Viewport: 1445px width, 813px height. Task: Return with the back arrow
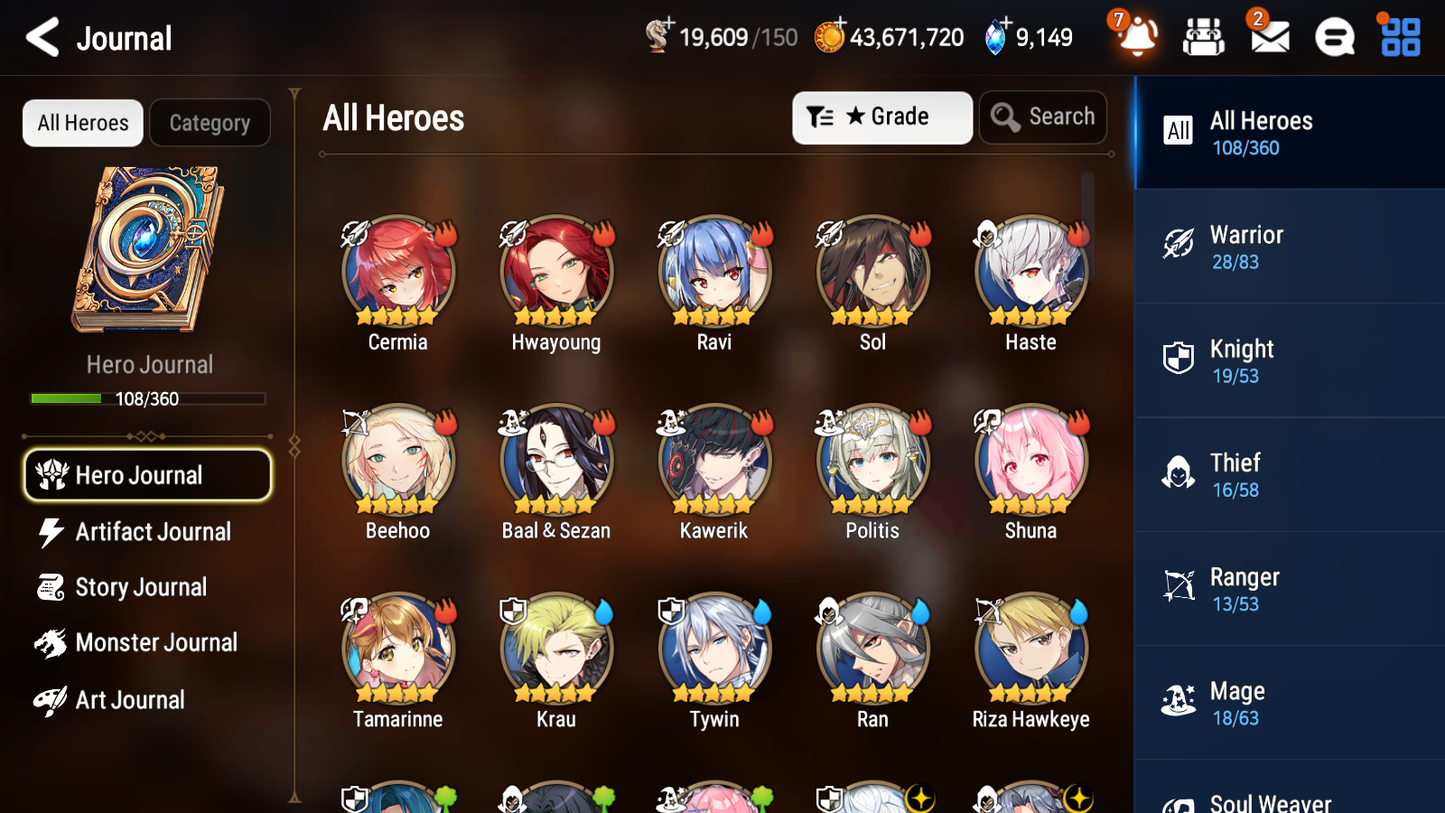click(x=42, y=36)
